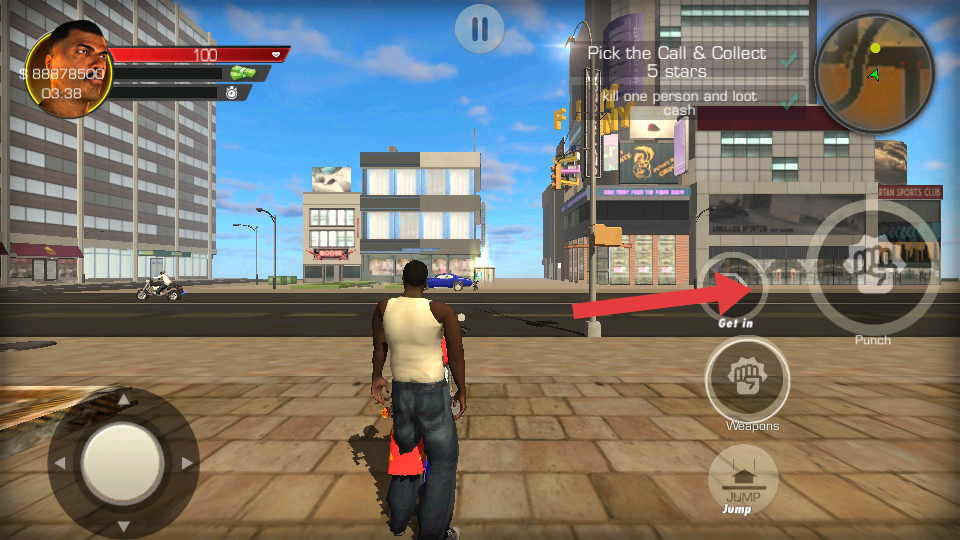
Task: Pause the game with the top button
Action: pos(479,29)
